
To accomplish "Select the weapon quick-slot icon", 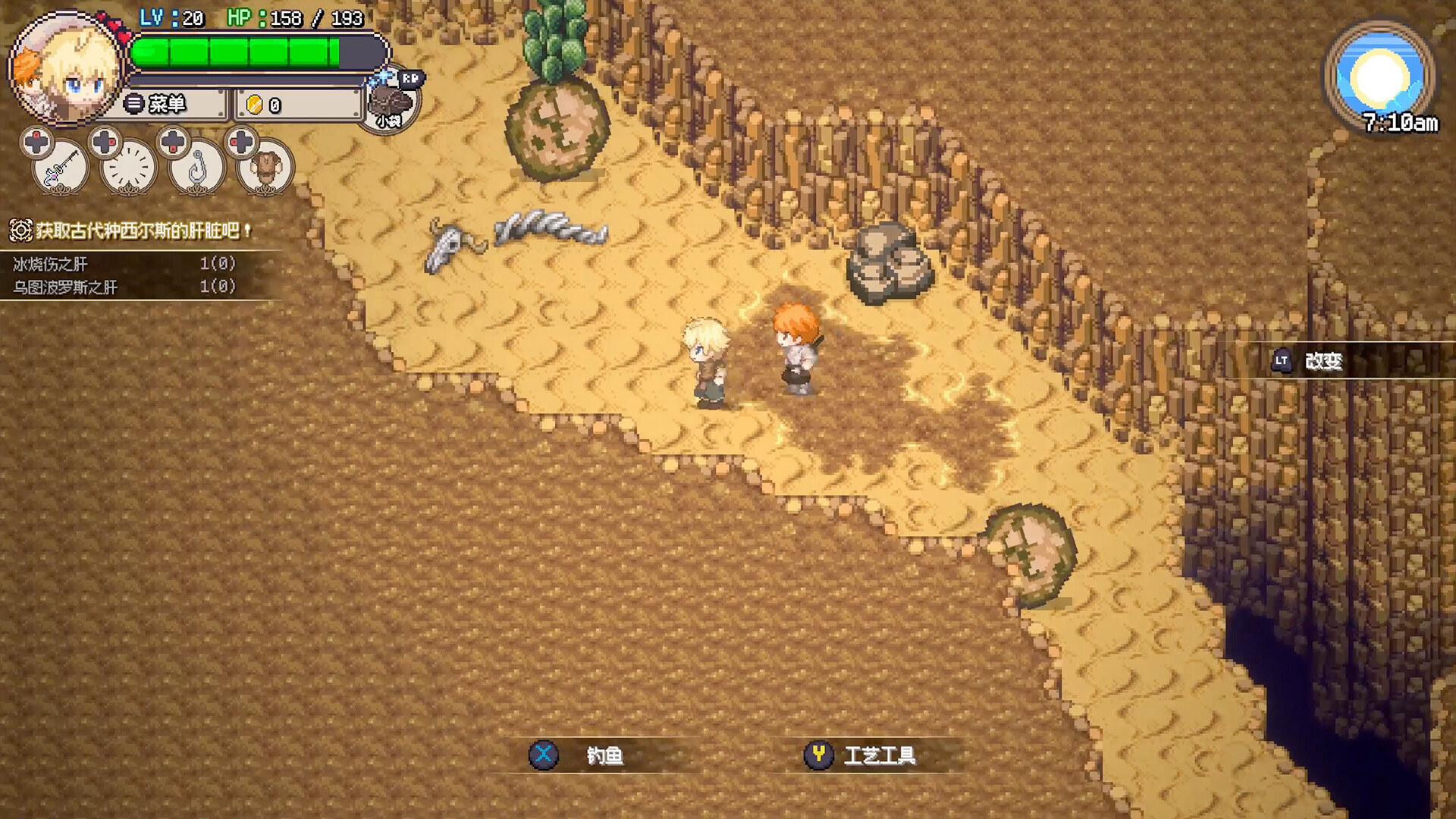I will (59, 168).
